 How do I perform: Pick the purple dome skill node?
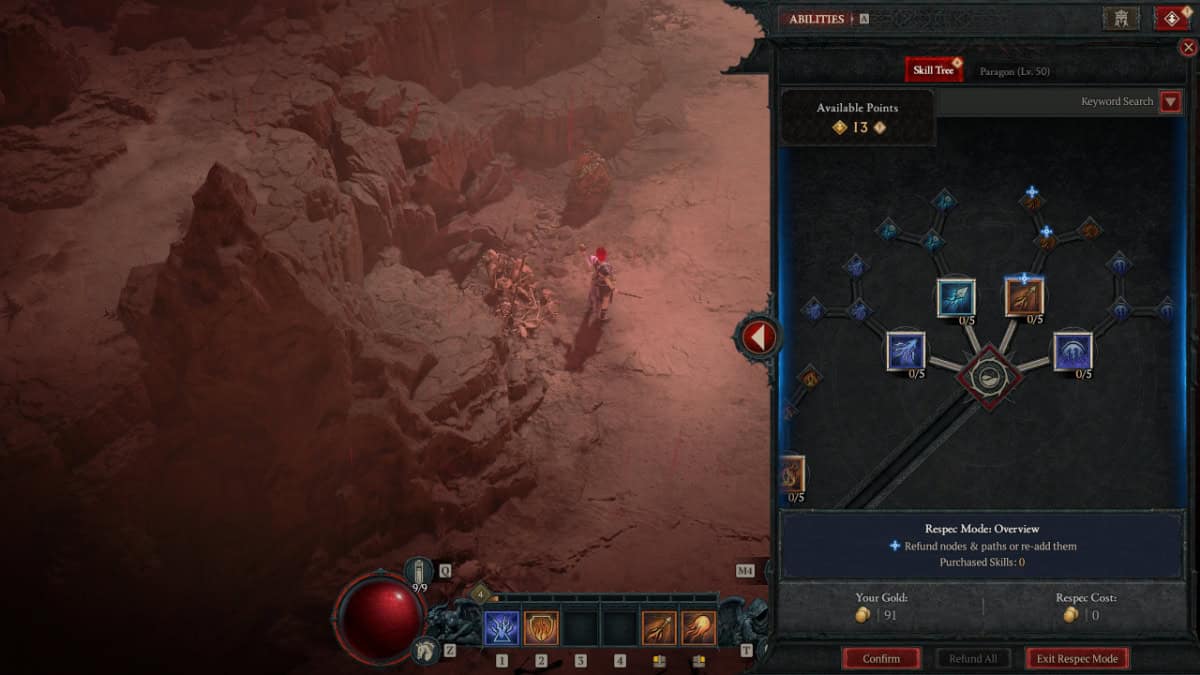pyautogui.click(x=1072, y=351)
